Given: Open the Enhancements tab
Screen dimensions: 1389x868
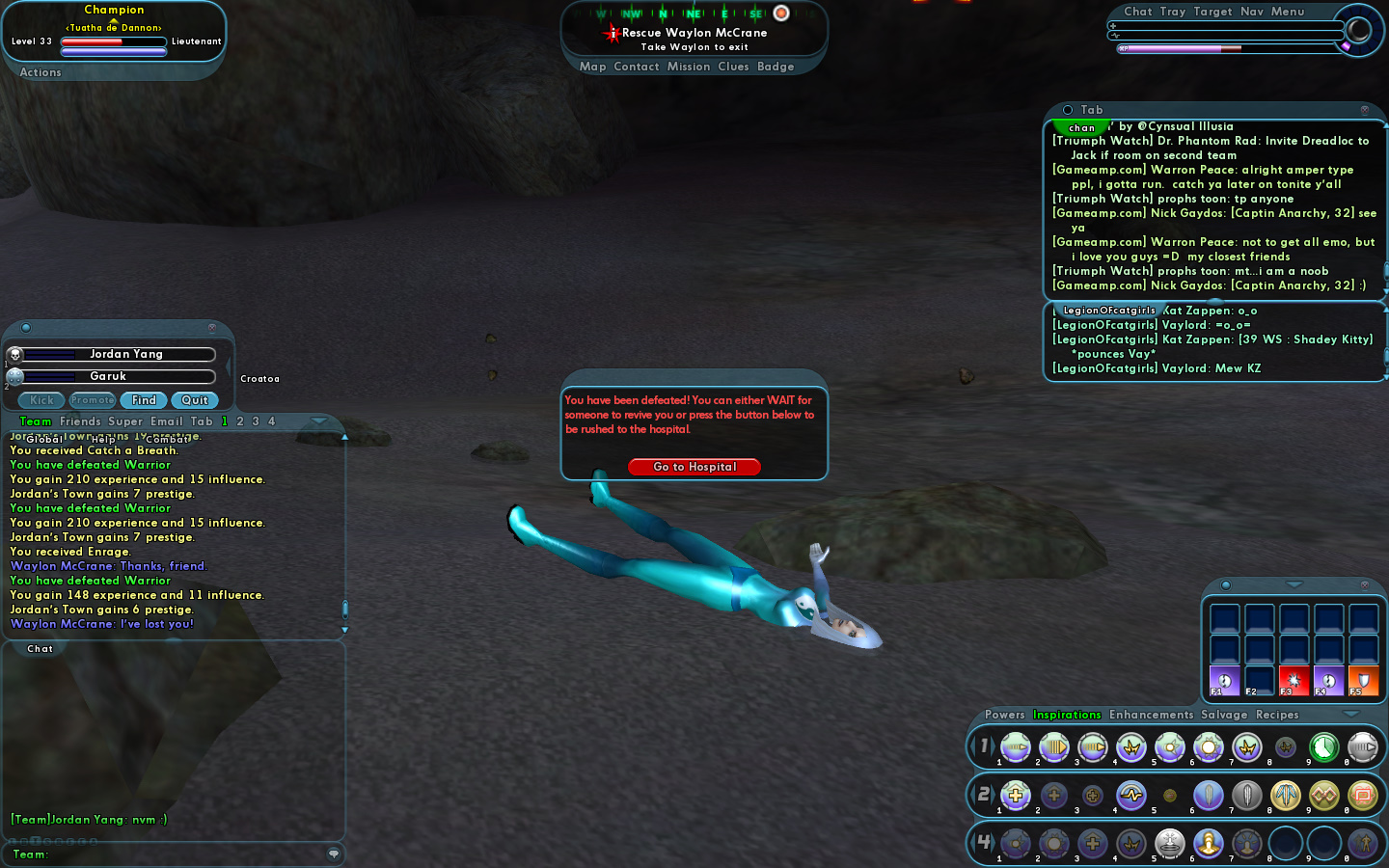Looking at the screenshot, I should pyautogui.click(x=1151, y=715).
